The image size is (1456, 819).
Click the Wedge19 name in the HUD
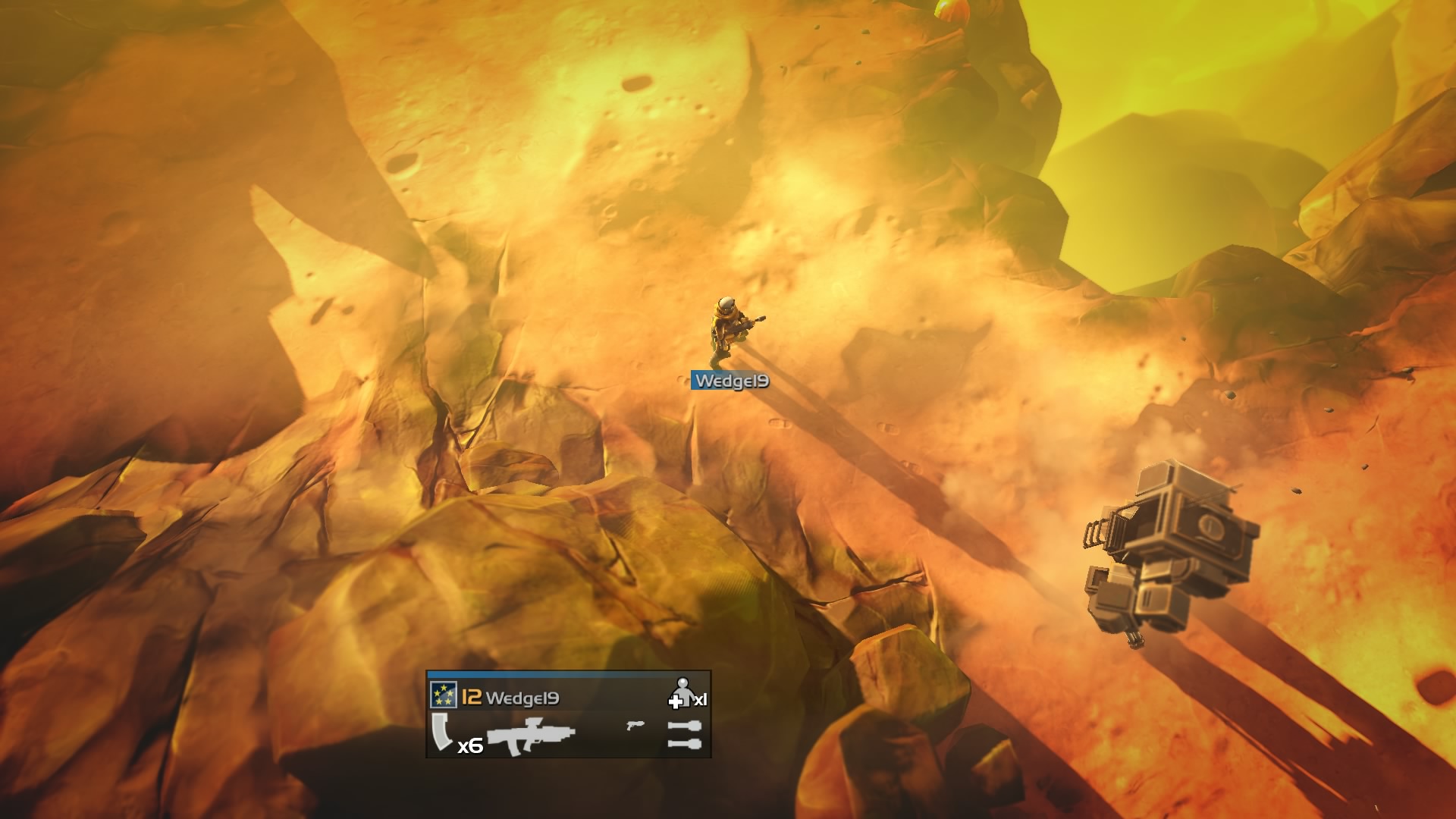click(522, 698)
